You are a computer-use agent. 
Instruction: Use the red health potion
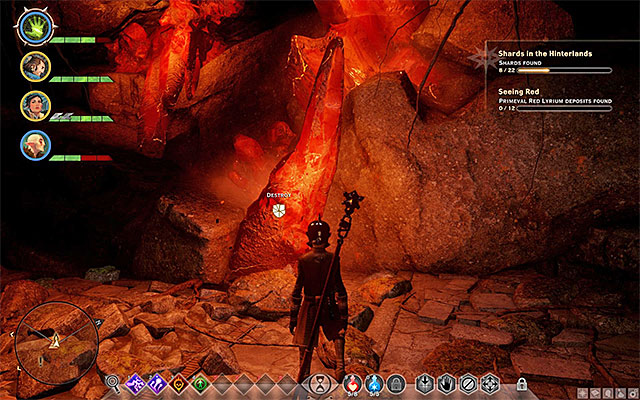352,382
